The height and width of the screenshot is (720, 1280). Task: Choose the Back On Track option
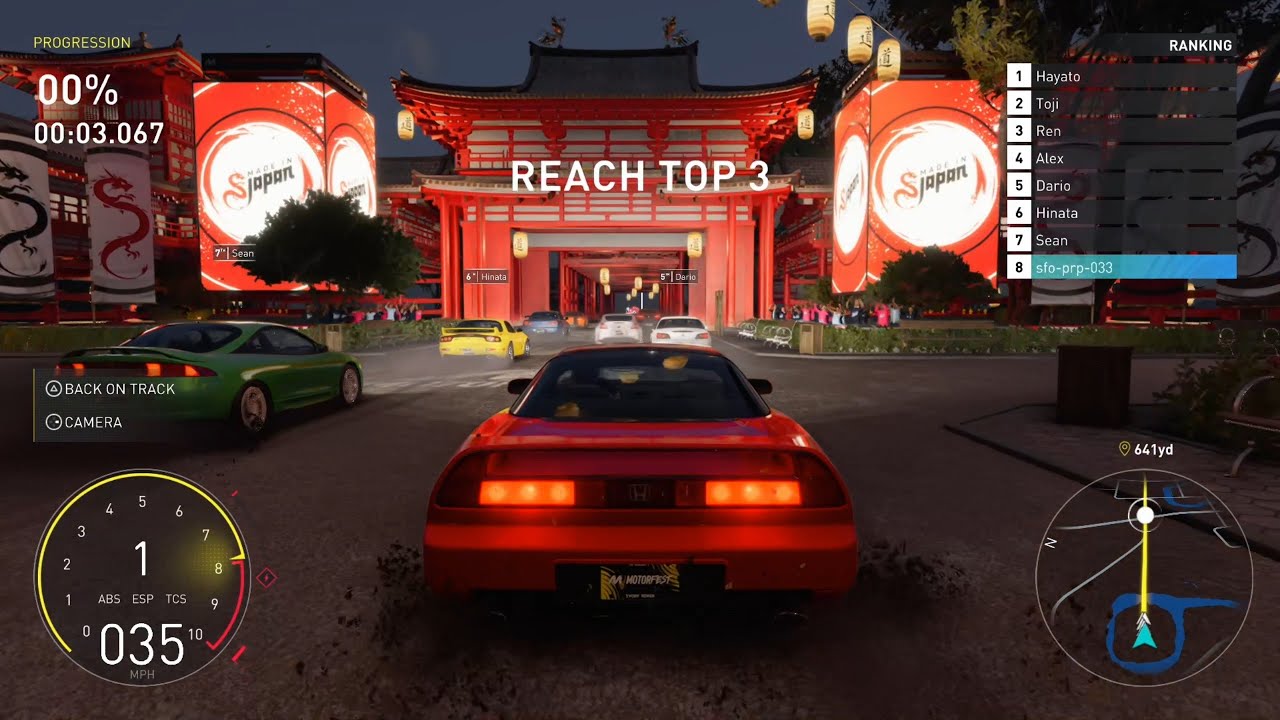110,389
